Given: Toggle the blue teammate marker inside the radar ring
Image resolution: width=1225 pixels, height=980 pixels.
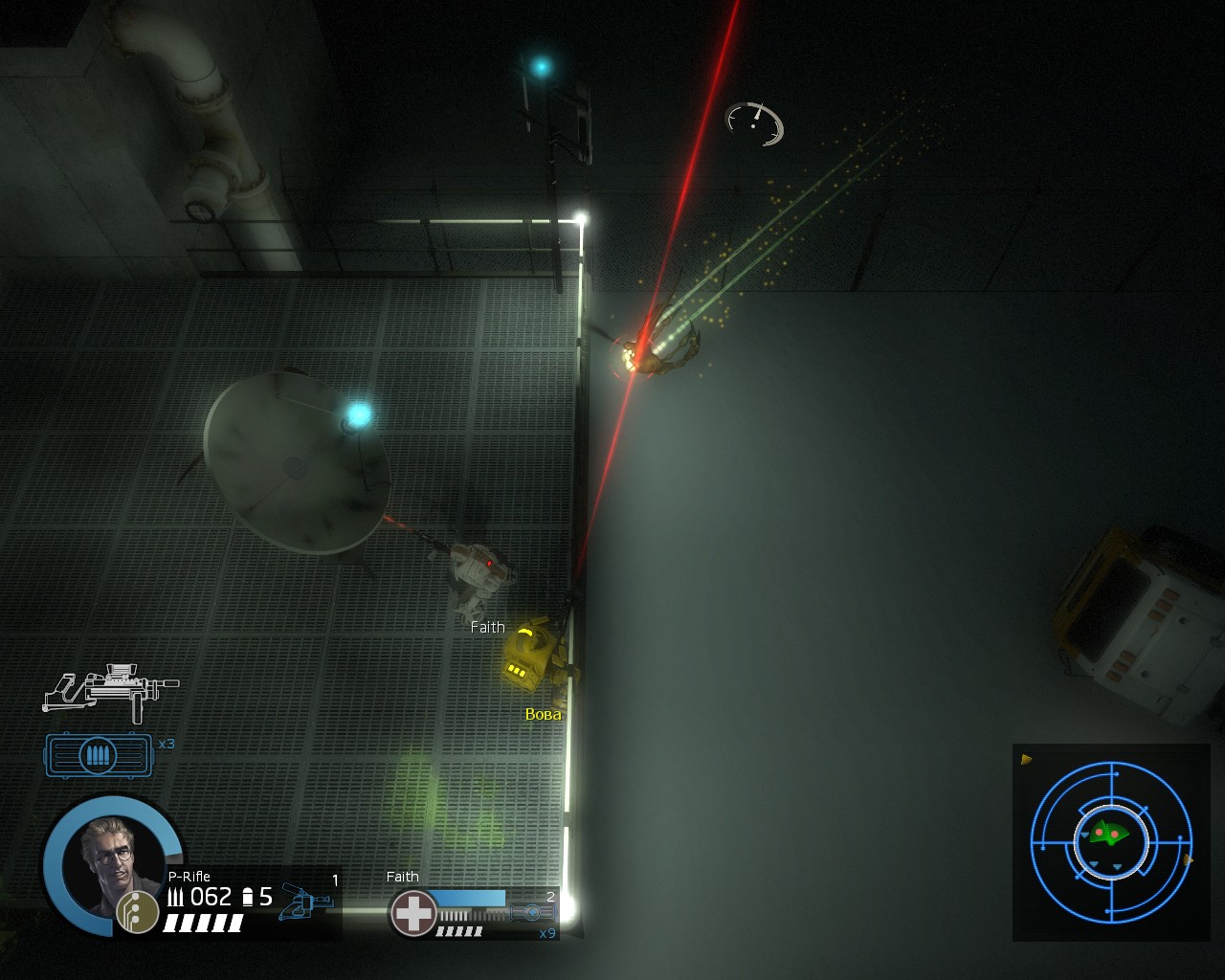Looking at the screenshot, I should (1084, 835).
